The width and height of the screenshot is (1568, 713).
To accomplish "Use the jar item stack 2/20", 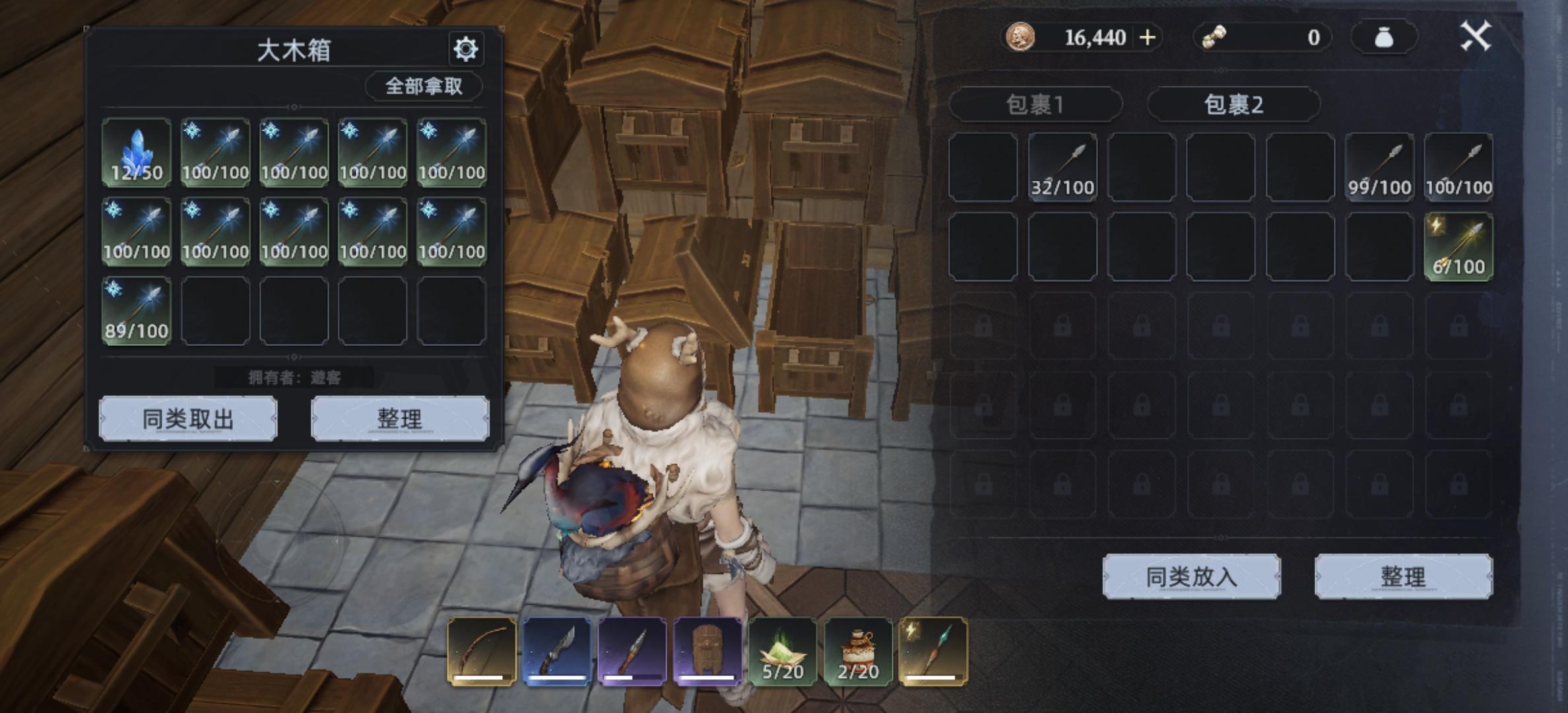I will (x=858, y=652).
